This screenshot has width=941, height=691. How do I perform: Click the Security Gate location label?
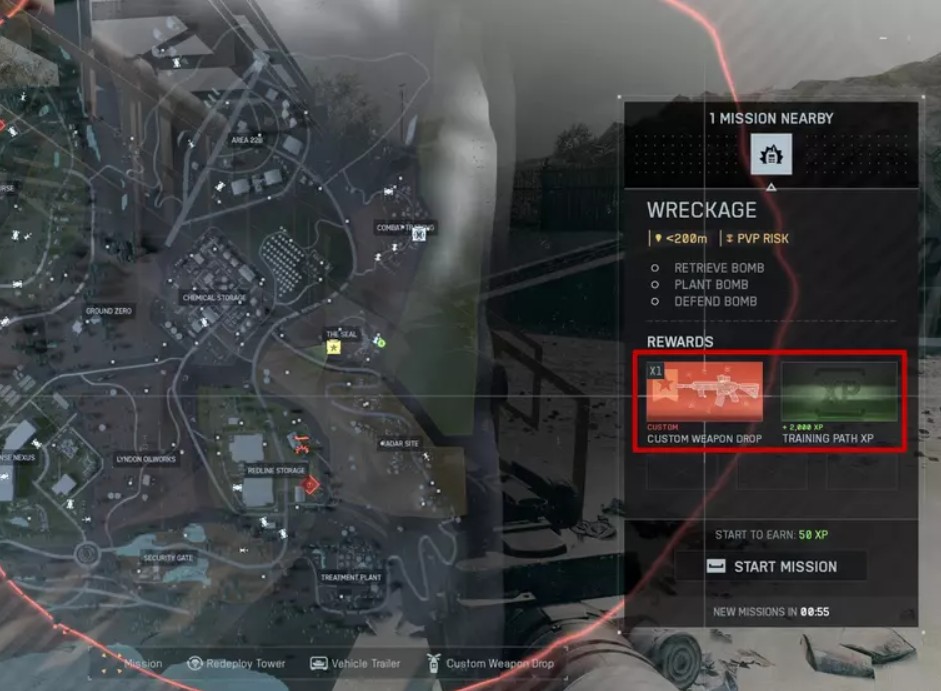pyautogui.click(x=168, y=558)
